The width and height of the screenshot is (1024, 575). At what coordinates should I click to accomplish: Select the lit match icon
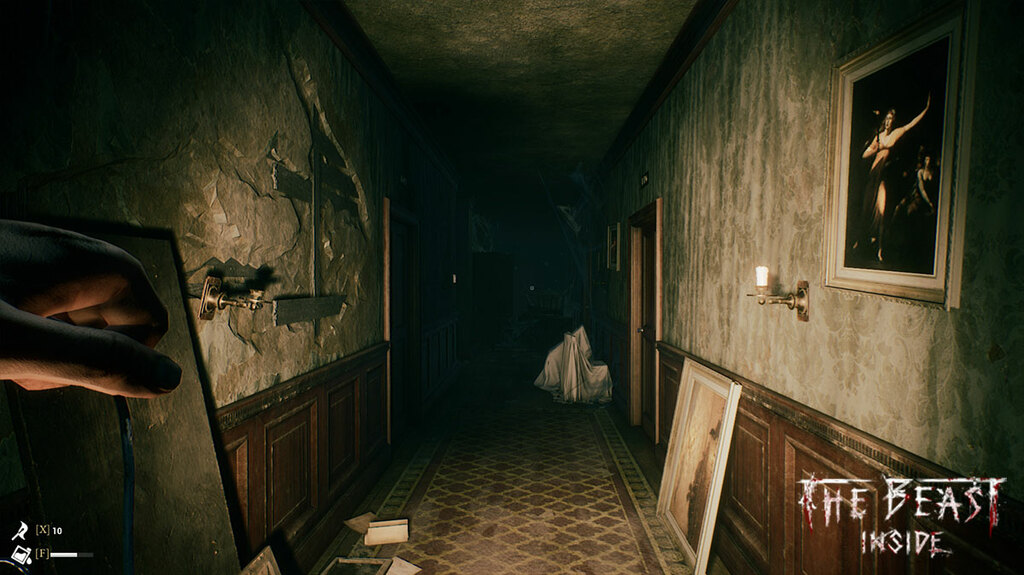click(x=18, y=530)
